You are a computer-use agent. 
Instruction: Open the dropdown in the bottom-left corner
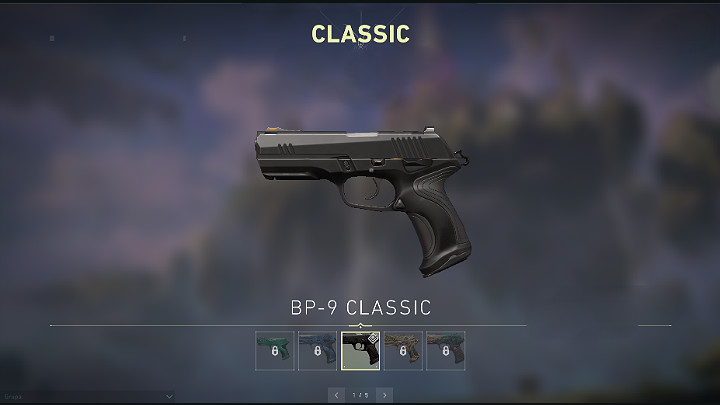88,395
